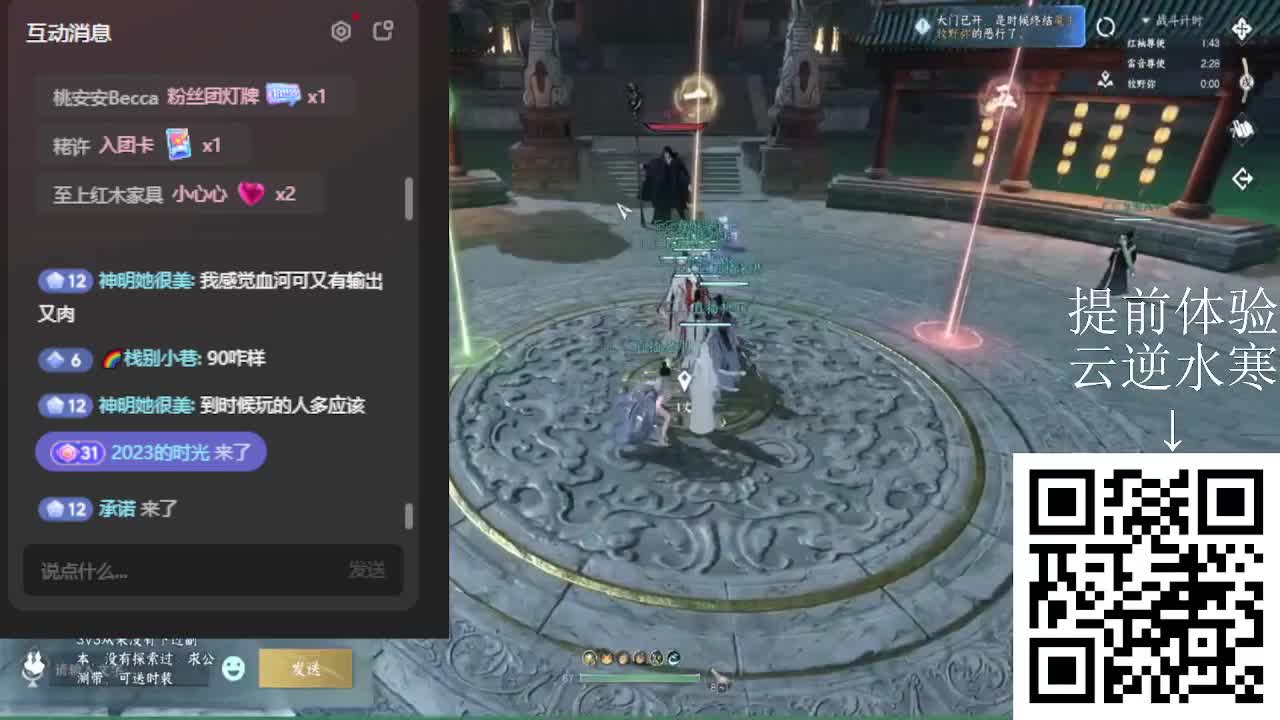
Task: Expand the 2023的时光 user badge message
Action: pyautogui.click(x=150, y=452)
